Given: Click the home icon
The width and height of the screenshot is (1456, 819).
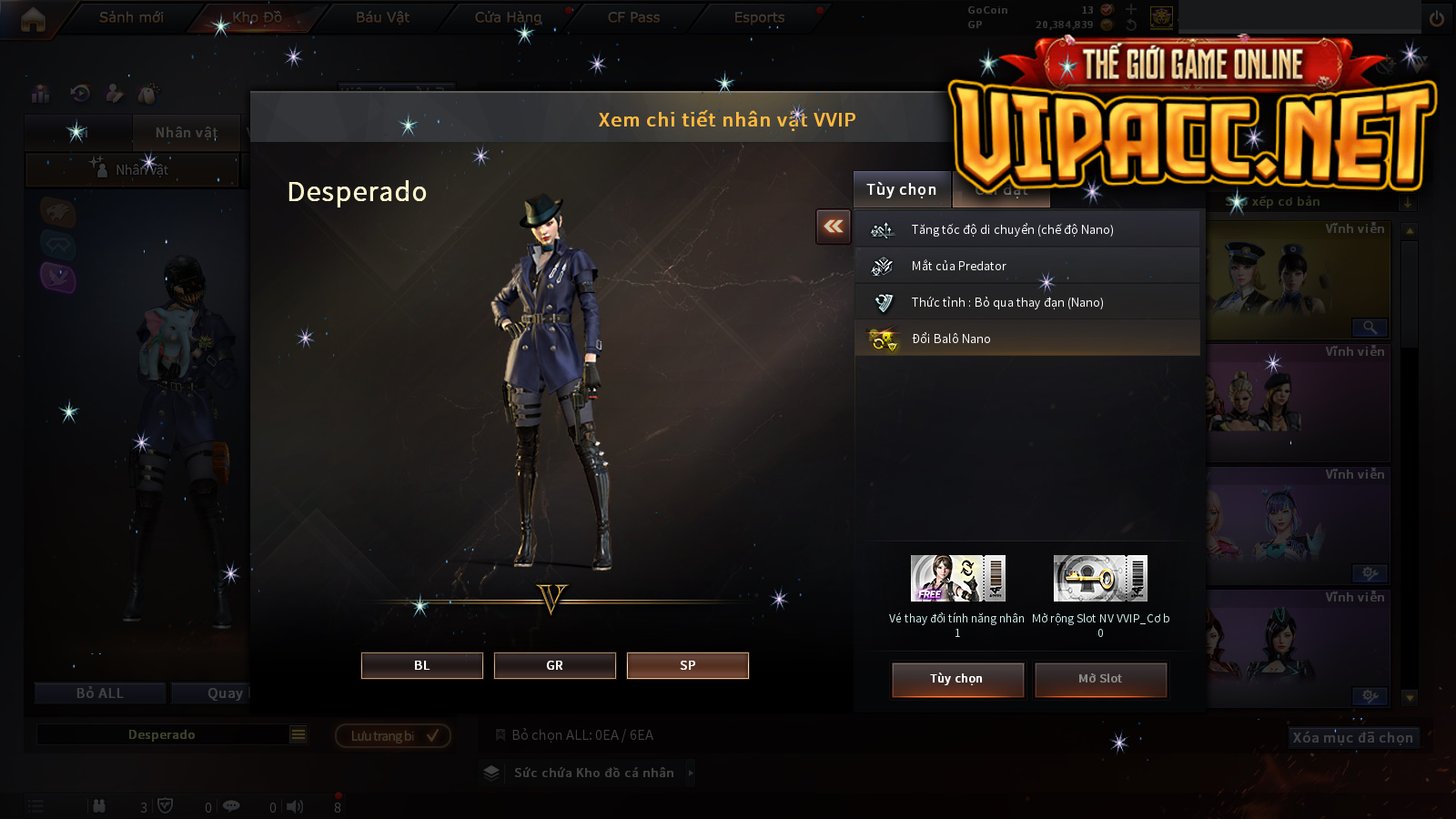Looking at the screenshot, I should (x=33, y=19).
